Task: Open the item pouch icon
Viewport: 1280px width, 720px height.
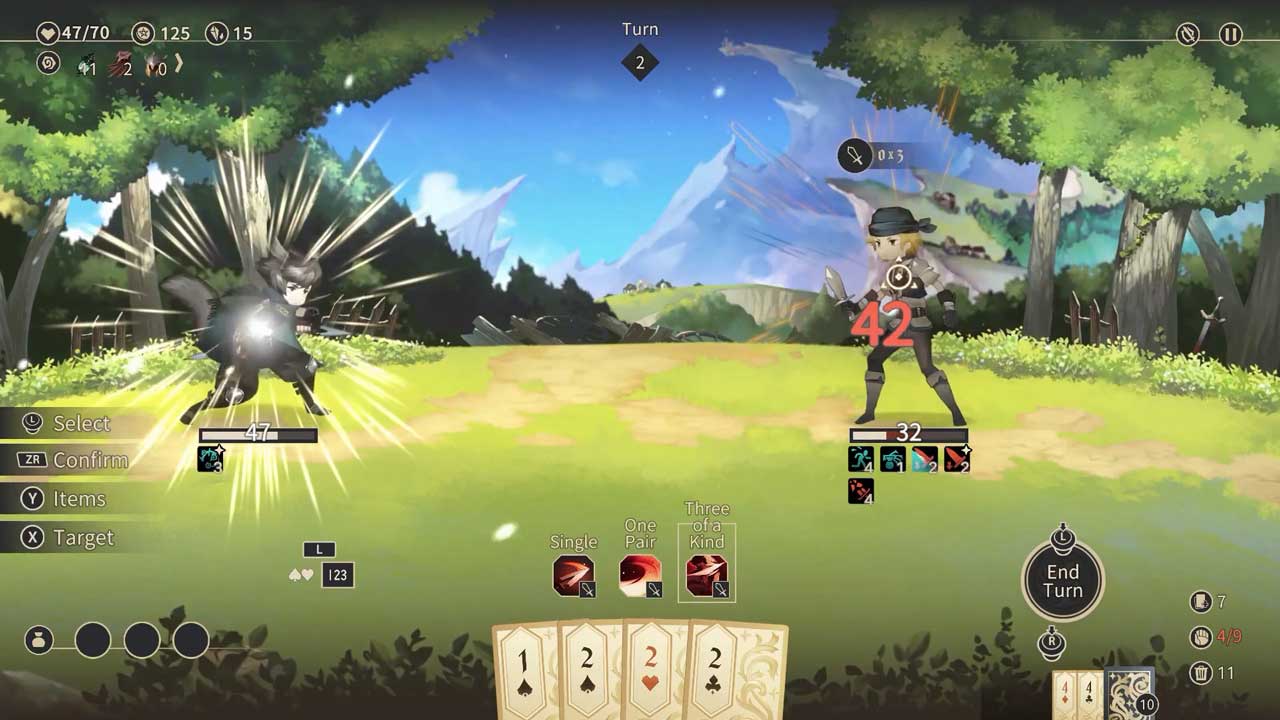Action: [x=39, y=640]
